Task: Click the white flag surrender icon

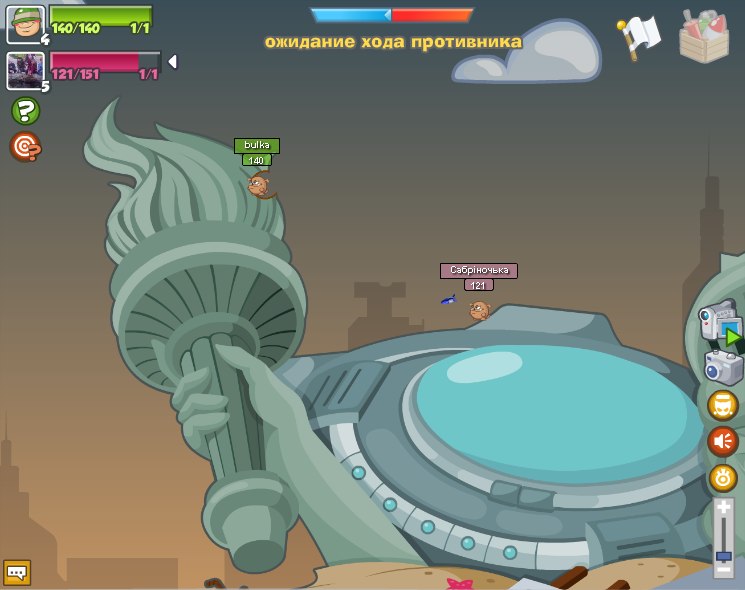Action: click(x=638, y=37)
